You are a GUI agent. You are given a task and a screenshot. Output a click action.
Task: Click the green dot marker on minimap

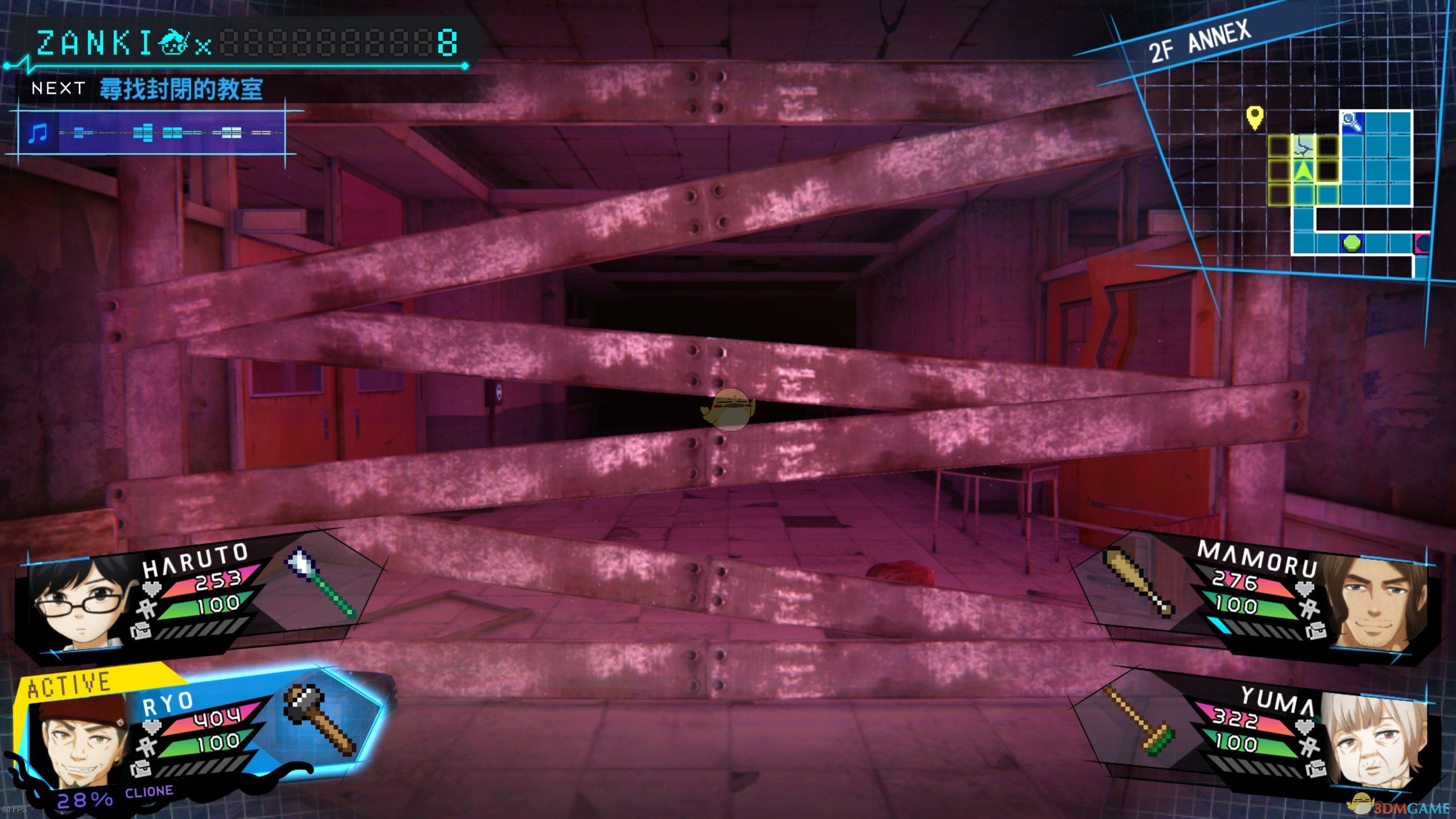click(x=1352, y=243)
